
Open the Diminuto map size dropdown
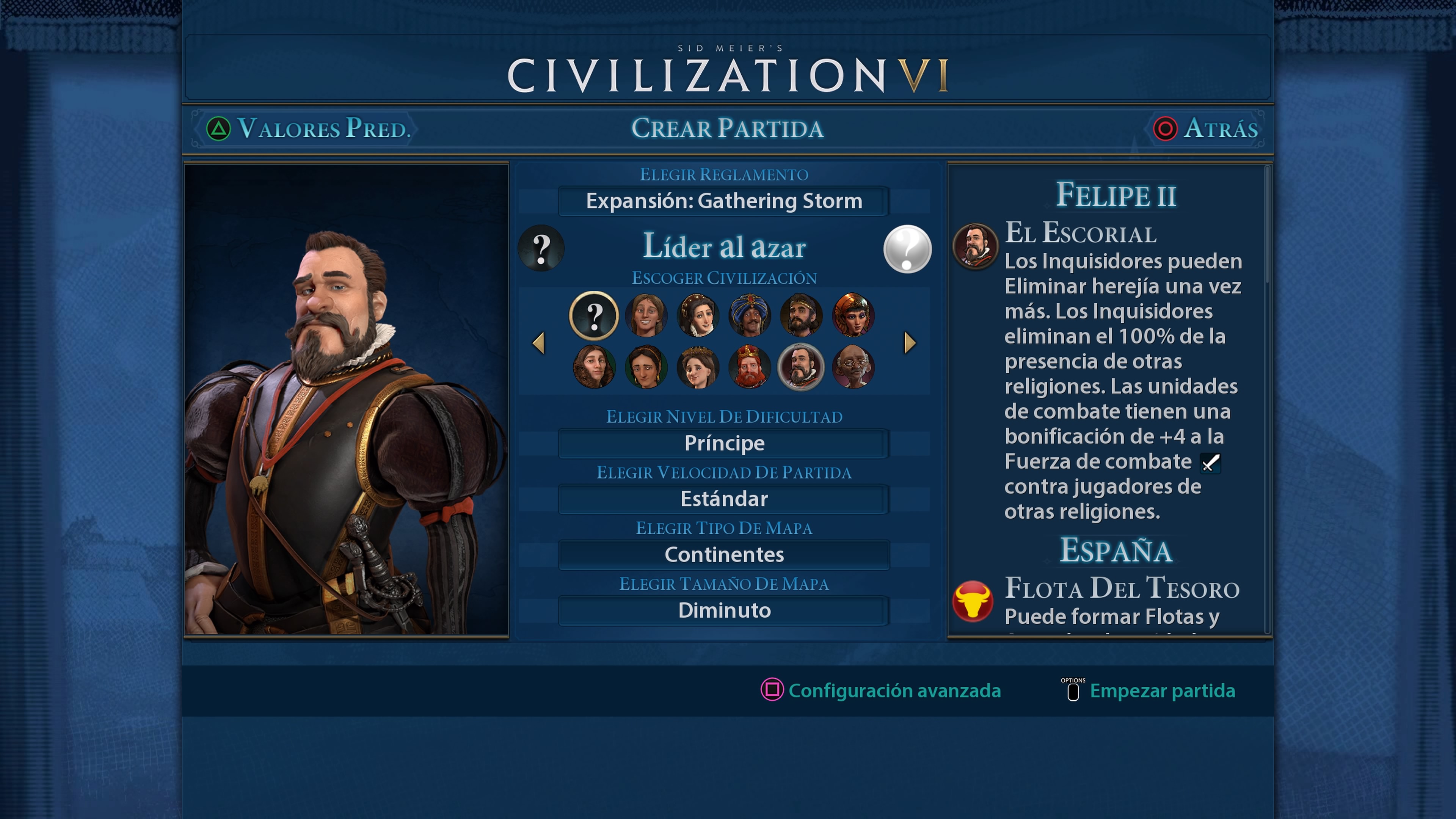tap(723, 610)
